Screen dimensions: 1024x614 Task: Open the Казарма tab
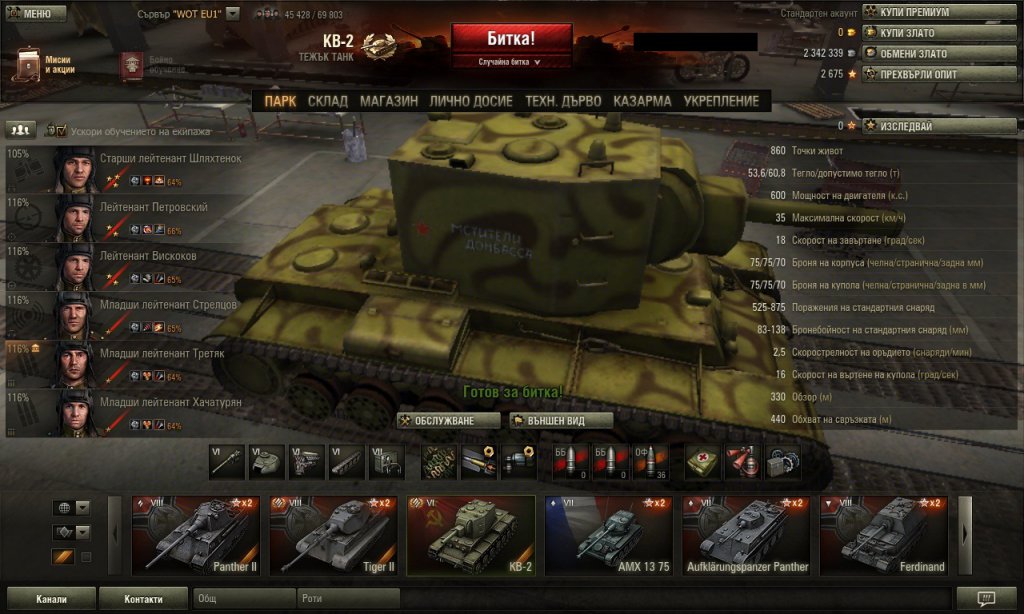(642, 101)
